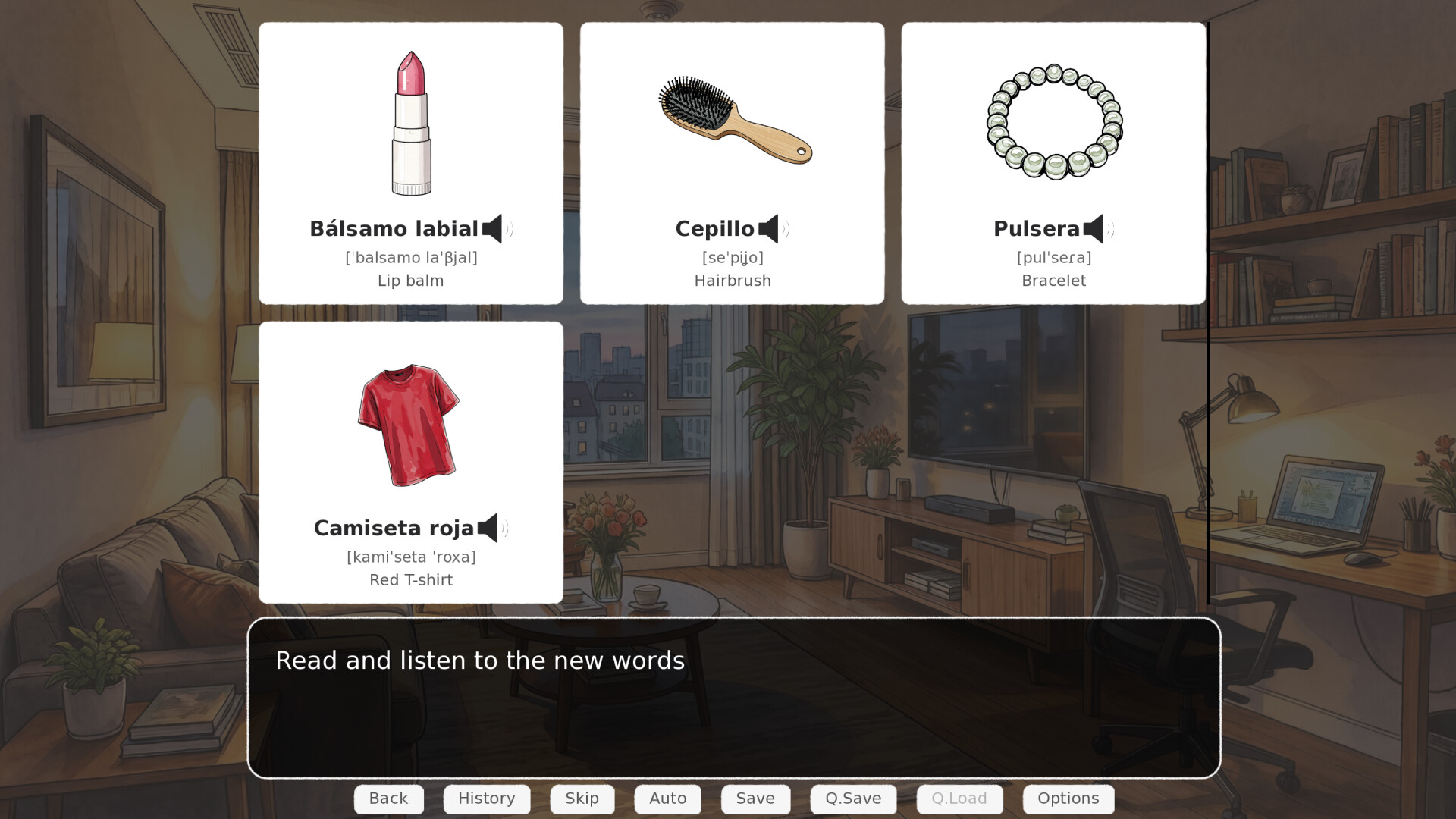Image resolution: width=1456 pixels, height=819 pixels.
Task: Perform a Quick Save
Action: (x=853, y=799)
